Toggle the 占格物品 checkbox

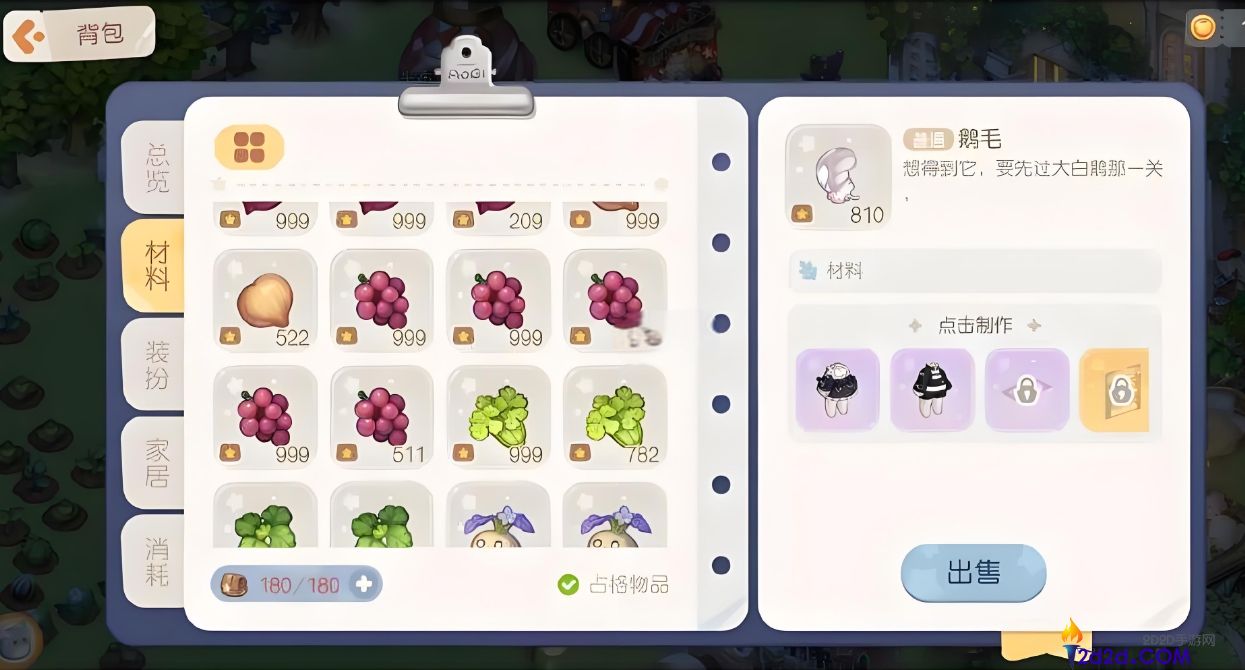click(568, 584)
